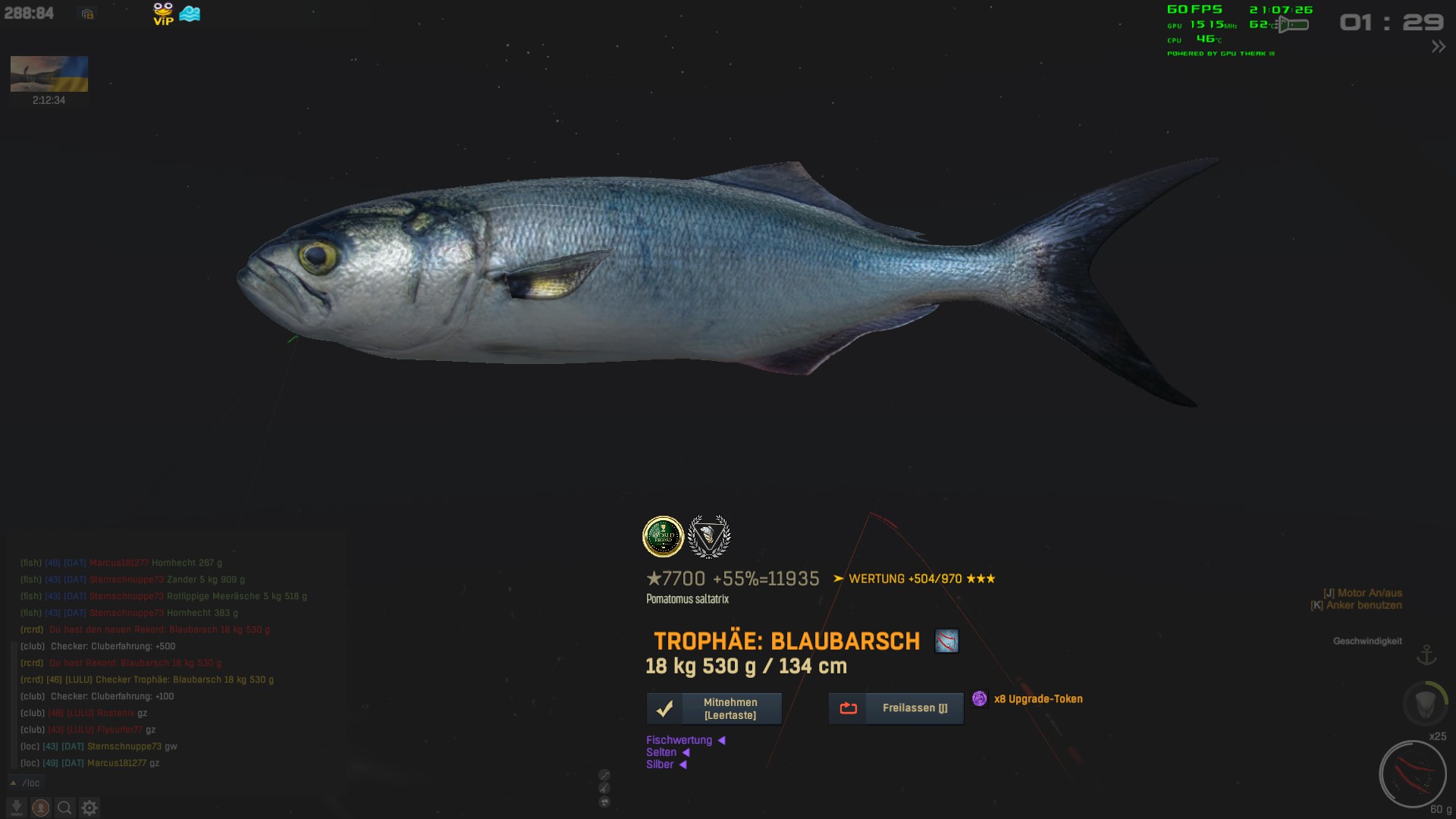
Task: Click the flag thumbnail with the 2:12:34 timer
Action: point(49,74)
